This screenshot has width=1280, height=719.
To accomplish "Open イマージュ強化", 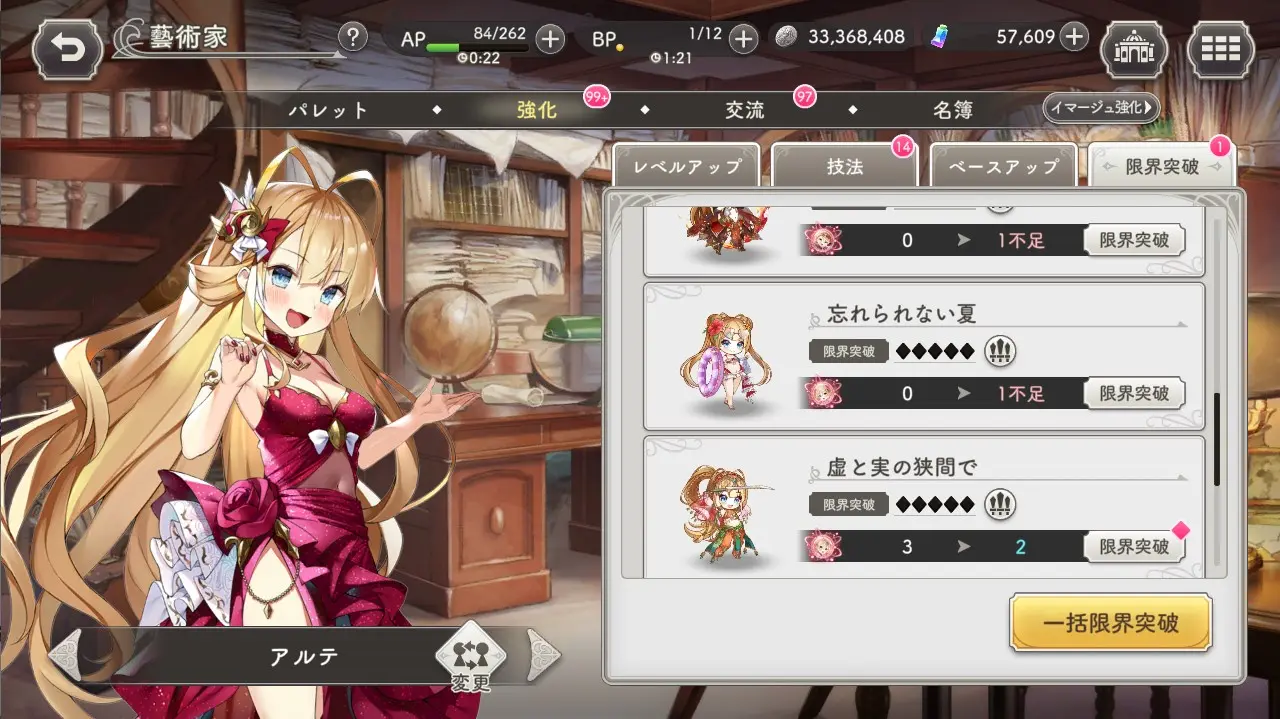I will [x=1100, y=107].
